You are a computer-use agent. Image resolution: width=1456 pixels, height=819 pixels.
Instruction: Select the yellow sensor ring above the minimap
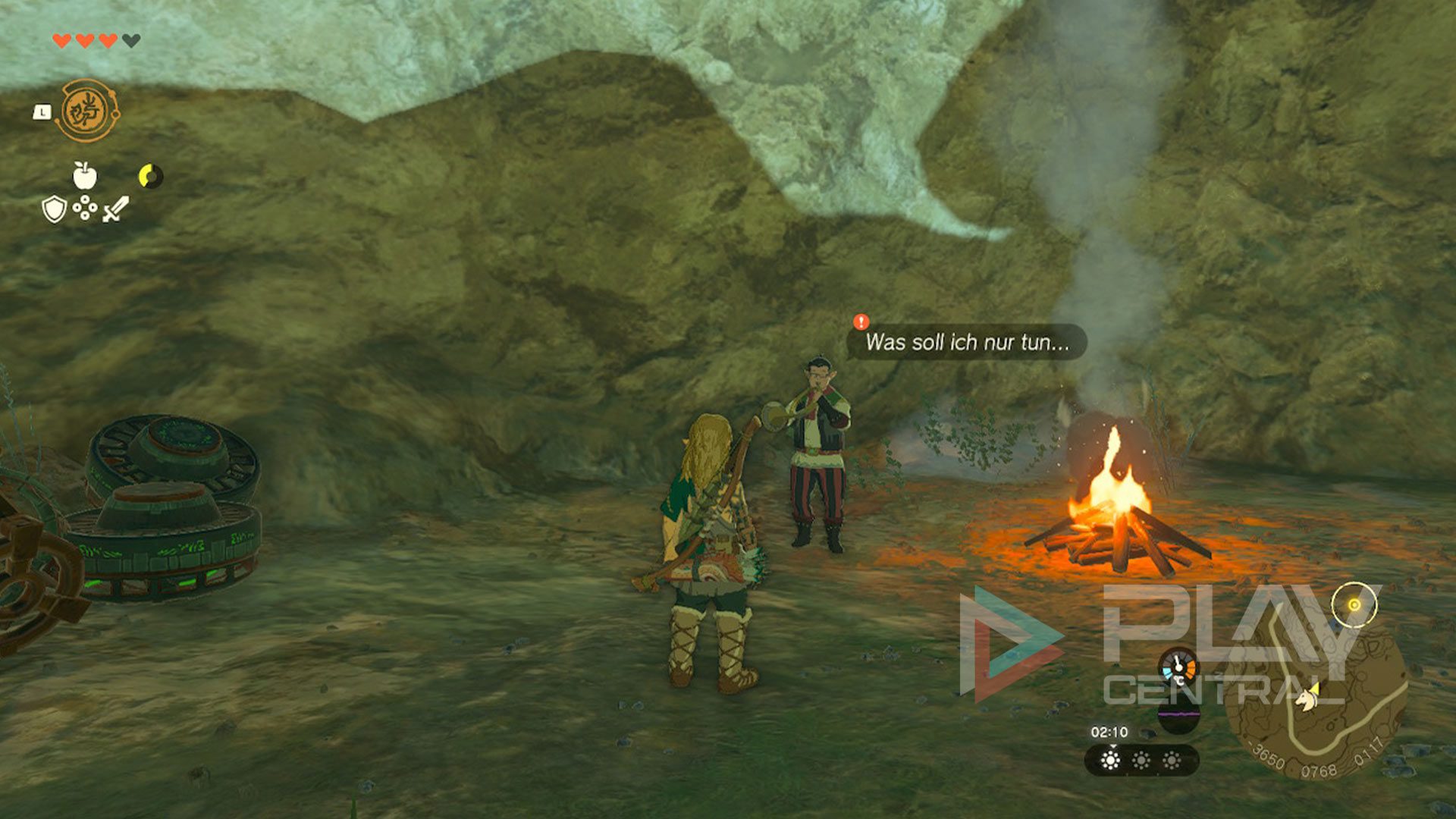(x=1354, y=604)
